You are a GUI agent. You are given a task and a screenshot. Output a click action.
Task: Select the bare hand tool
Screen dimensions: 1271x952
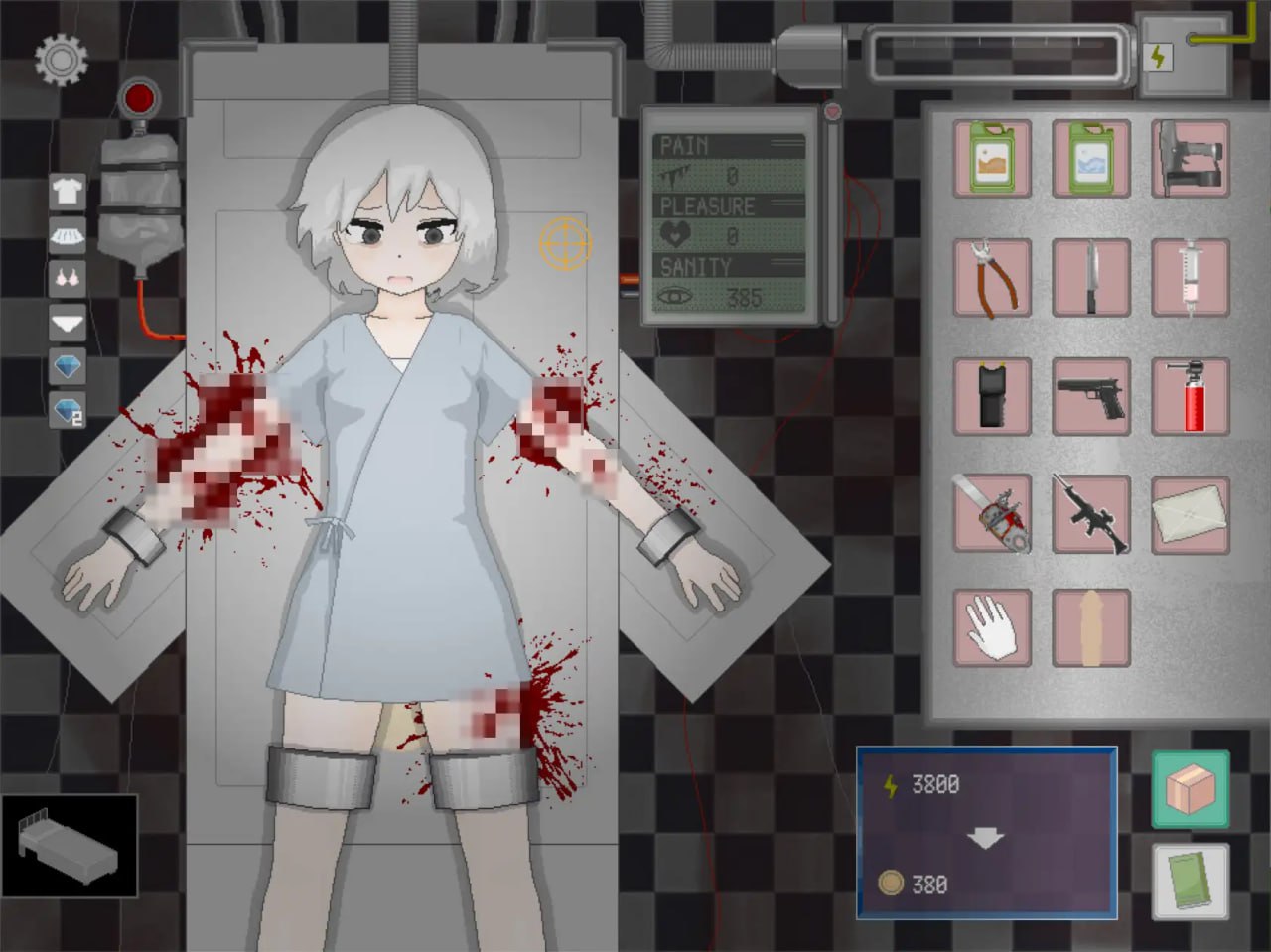coord(991,628)
